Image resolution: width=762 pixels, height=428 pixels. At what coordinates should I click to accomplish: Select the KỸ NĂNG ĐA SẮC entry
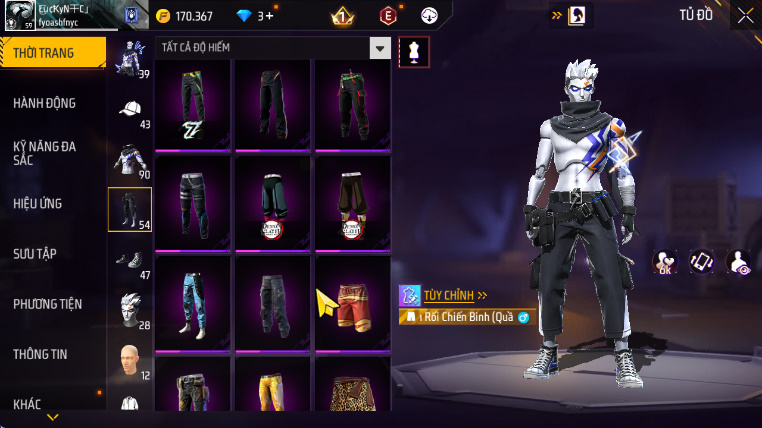click(45, 153)
